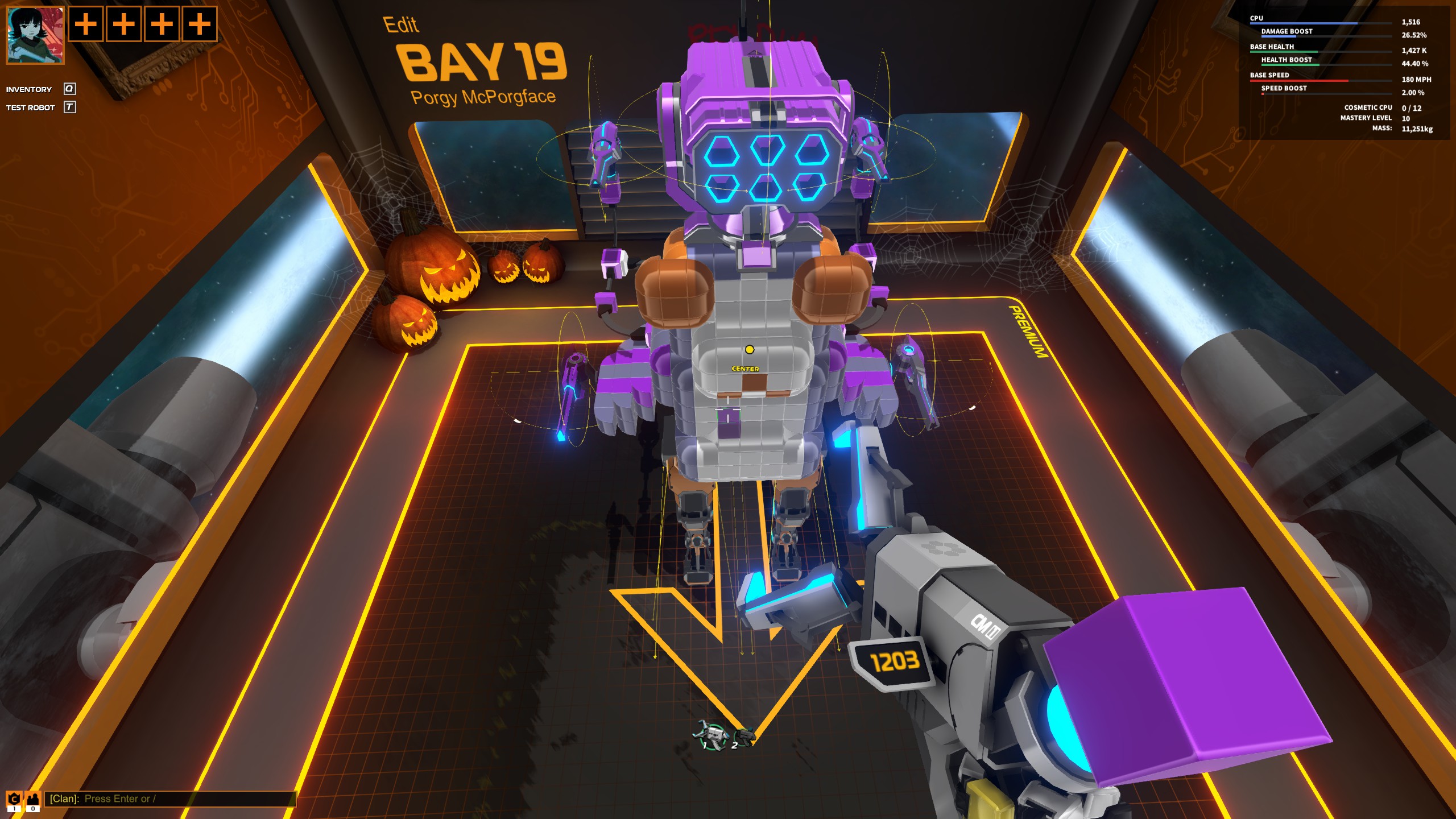Click the clan badge icon near the chat bar
This screenshot has width=1456, height=819.
coord(14,799)
